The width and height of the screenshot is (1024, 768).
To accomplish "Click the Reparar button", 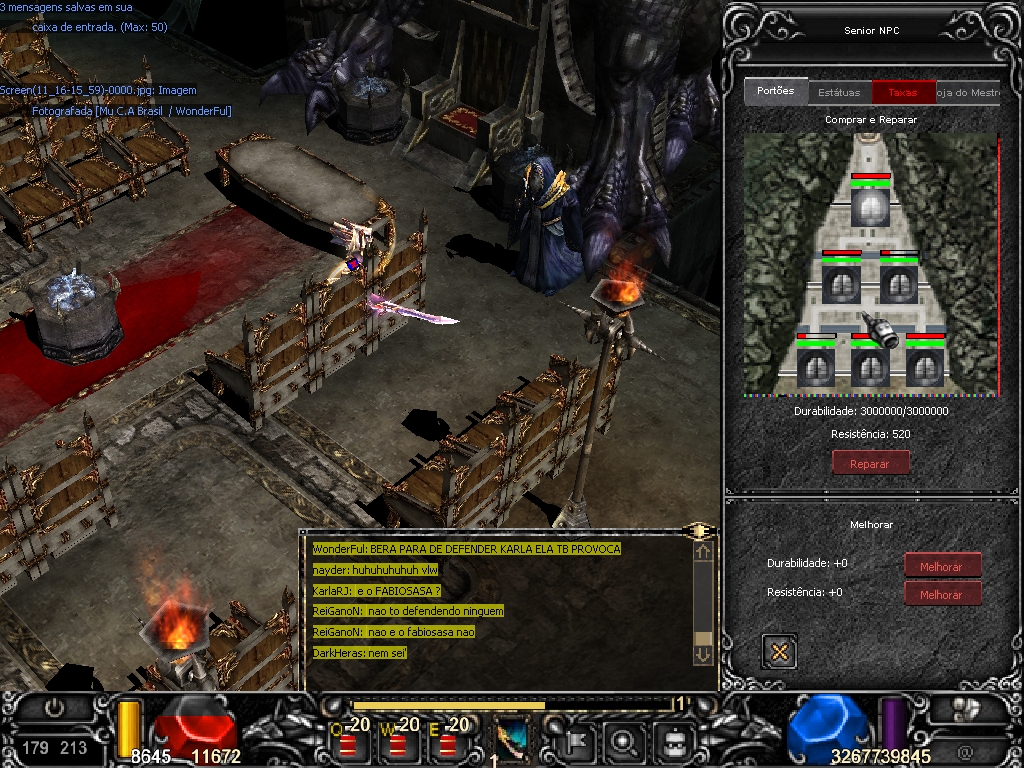I will click(870, 463).
